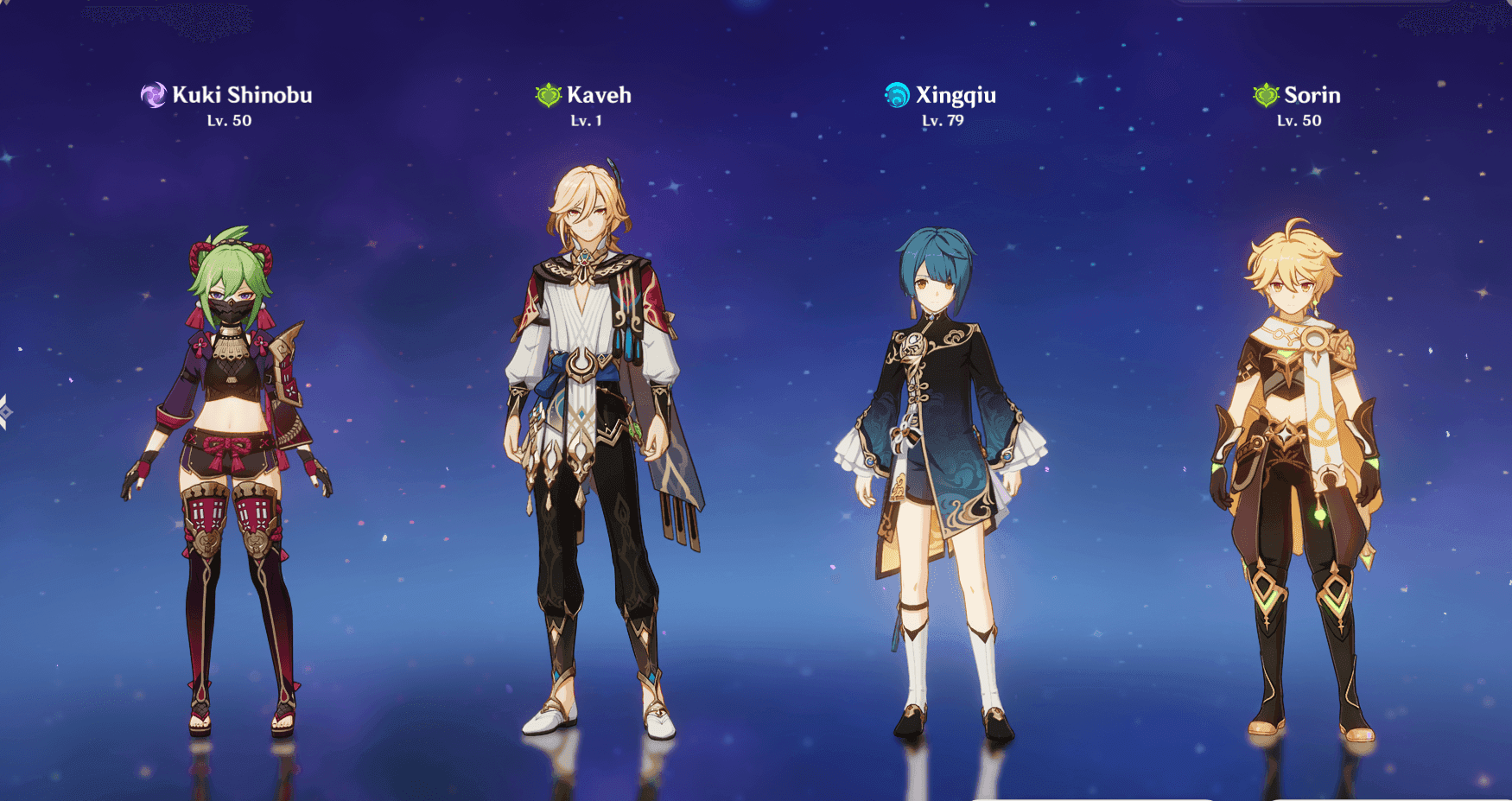Viewport: 1512px width, 801px height.
Task: Open Sorin by clicking his name
Action: [1312, 95]
